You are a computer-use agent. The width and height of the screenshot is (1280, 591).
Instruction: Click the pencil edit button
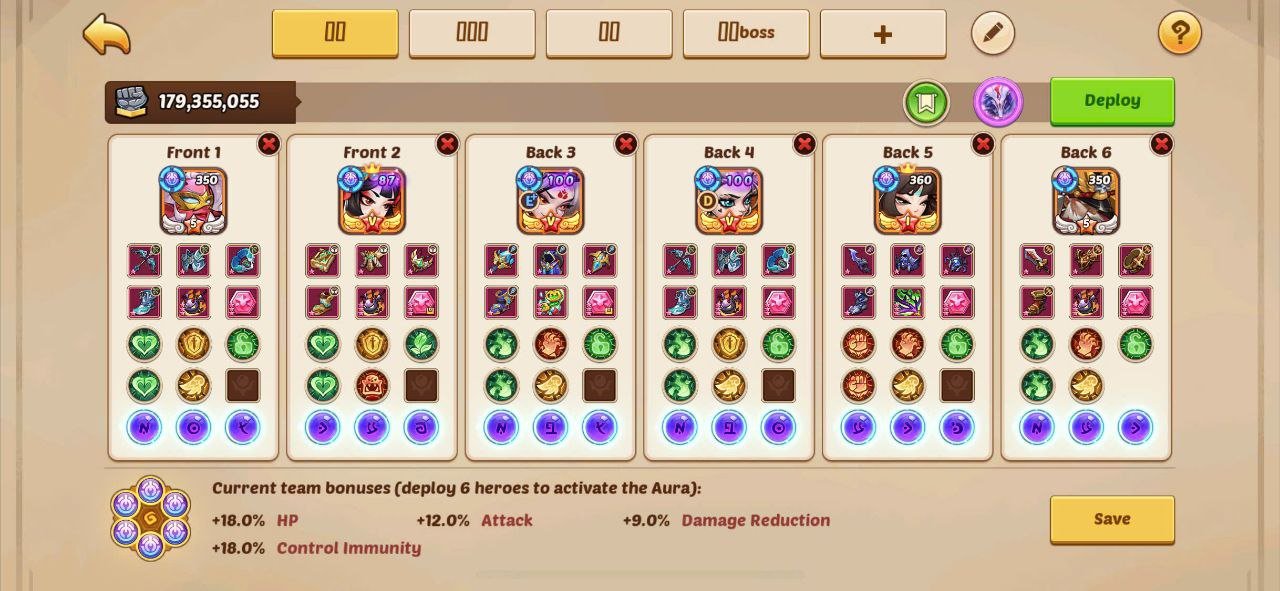(x=993, y=34)
